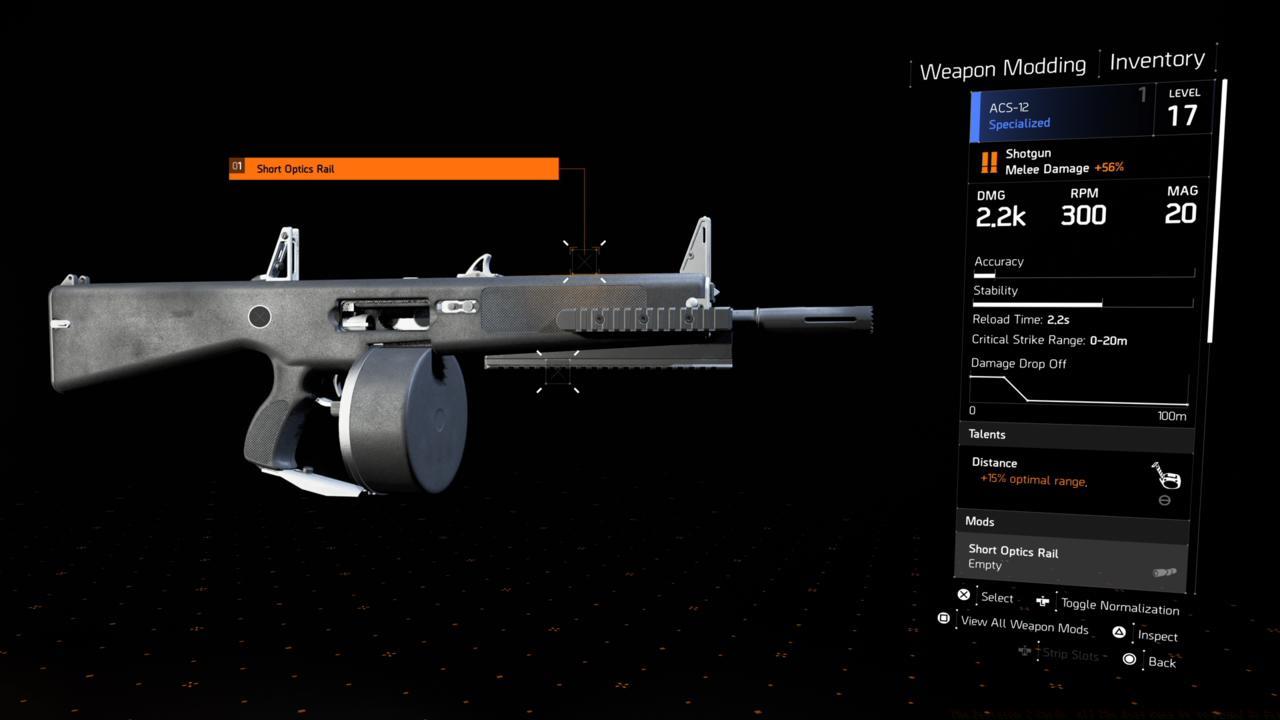Choose the orange Short Optics Rail label
The width and height of the screenshot is (1280, 720).
(394, 168)
